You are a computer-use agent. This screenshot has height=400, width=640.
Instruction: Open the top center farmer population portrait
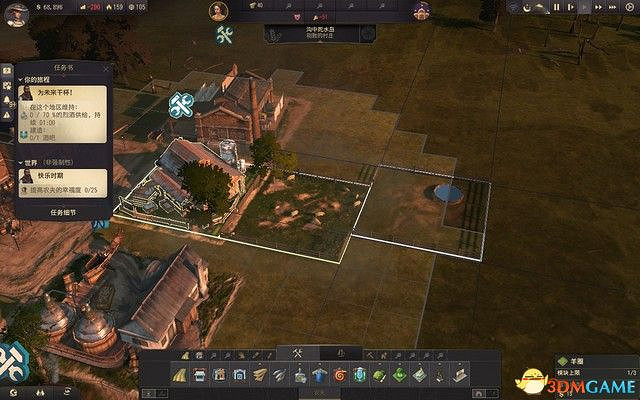click(x=219, y=11)
